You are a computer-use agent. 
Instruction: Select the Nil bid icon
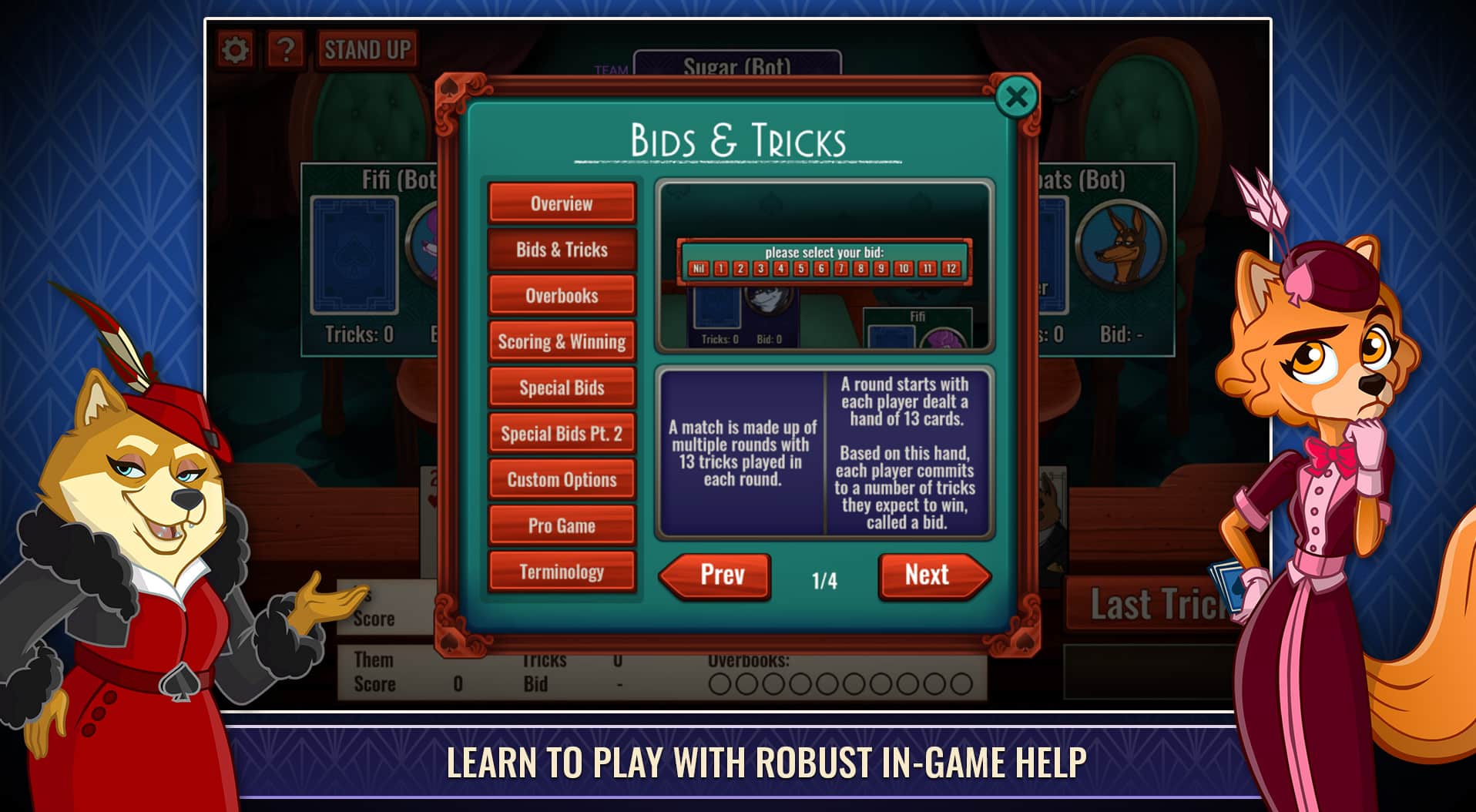click(x=699, y=268)
